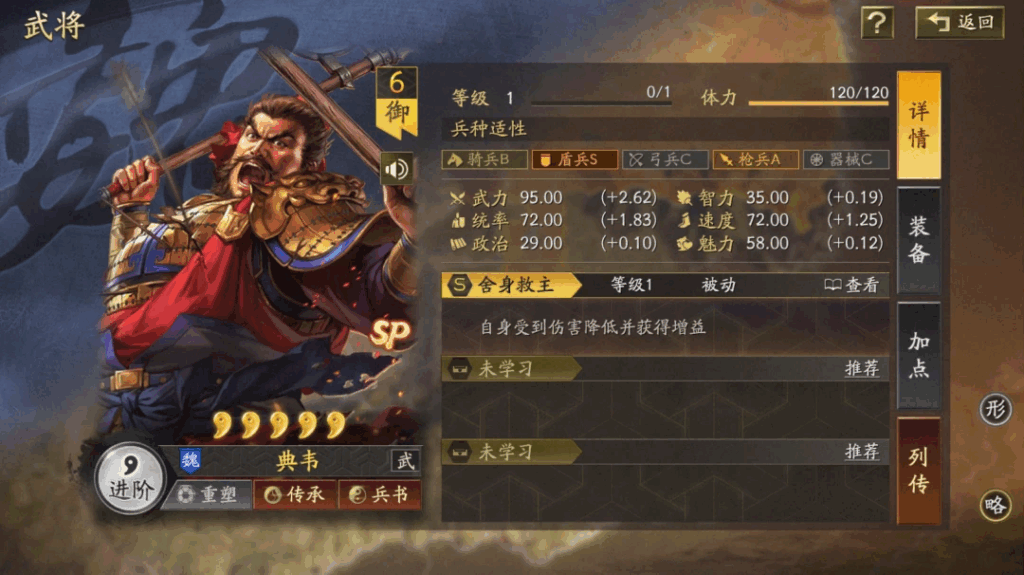1024x575 pixels.
Task: View details with the 查看 button
Action: 852,285
